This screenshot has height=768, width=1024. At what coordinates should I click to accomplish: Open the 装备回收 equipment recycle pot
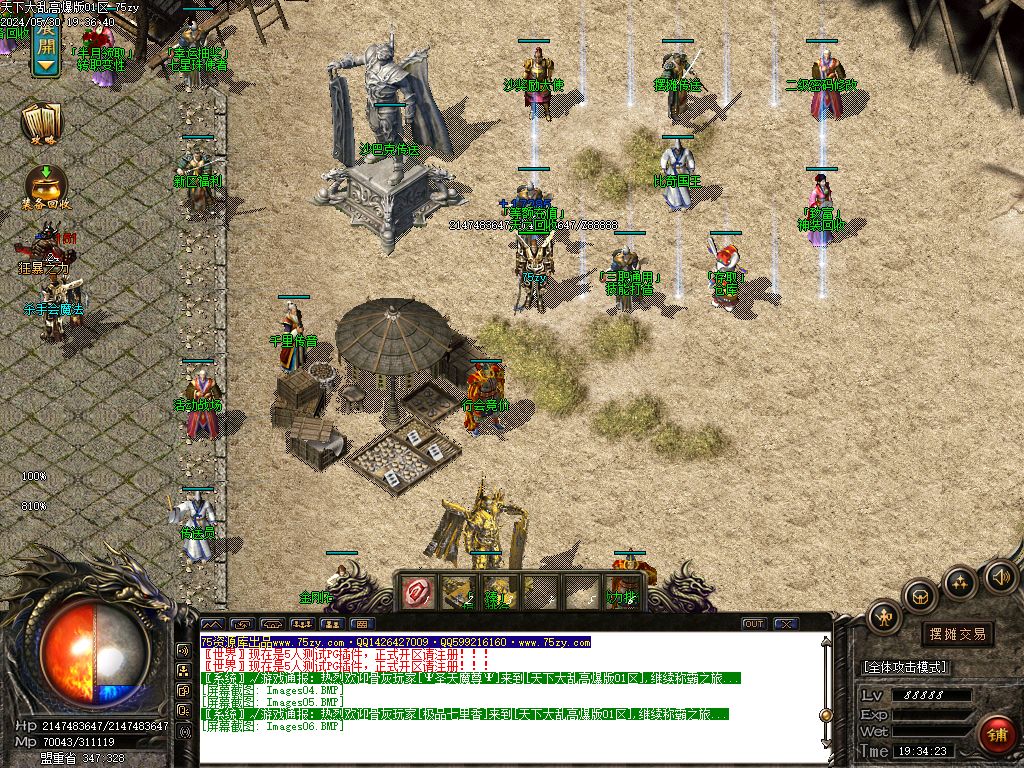click(46, 186)
